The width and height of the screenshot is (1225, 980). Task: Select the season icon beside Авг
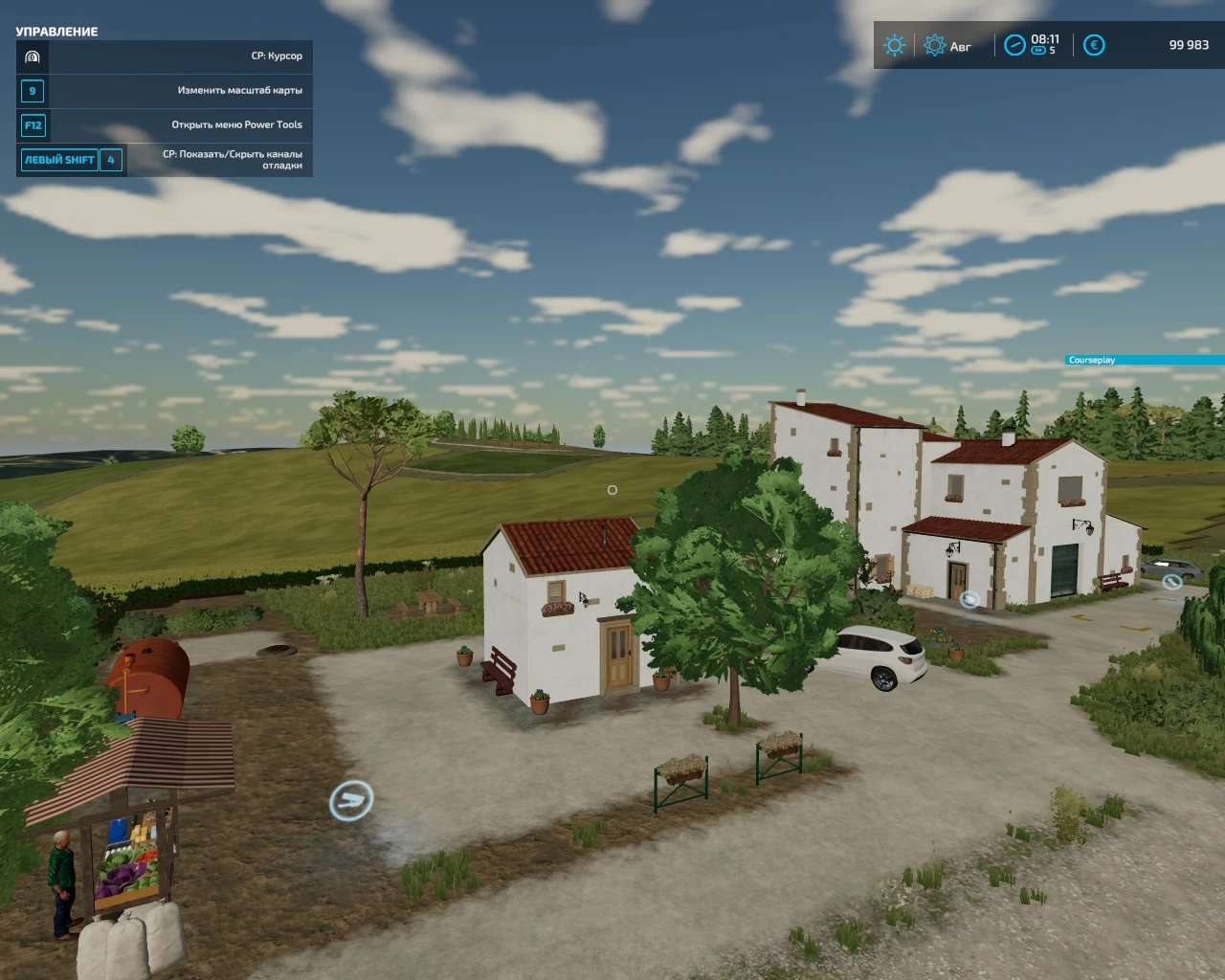tap(934, 45)
